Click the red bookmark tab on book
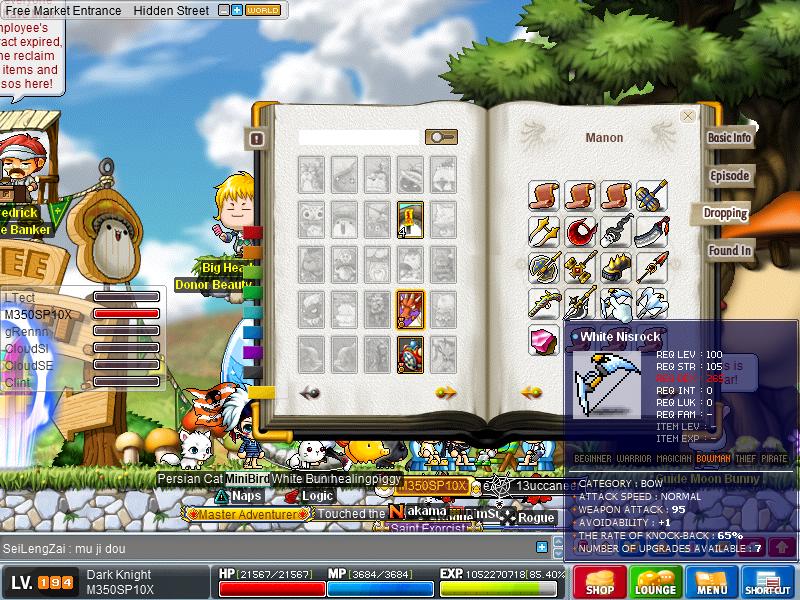 [253, 233]
